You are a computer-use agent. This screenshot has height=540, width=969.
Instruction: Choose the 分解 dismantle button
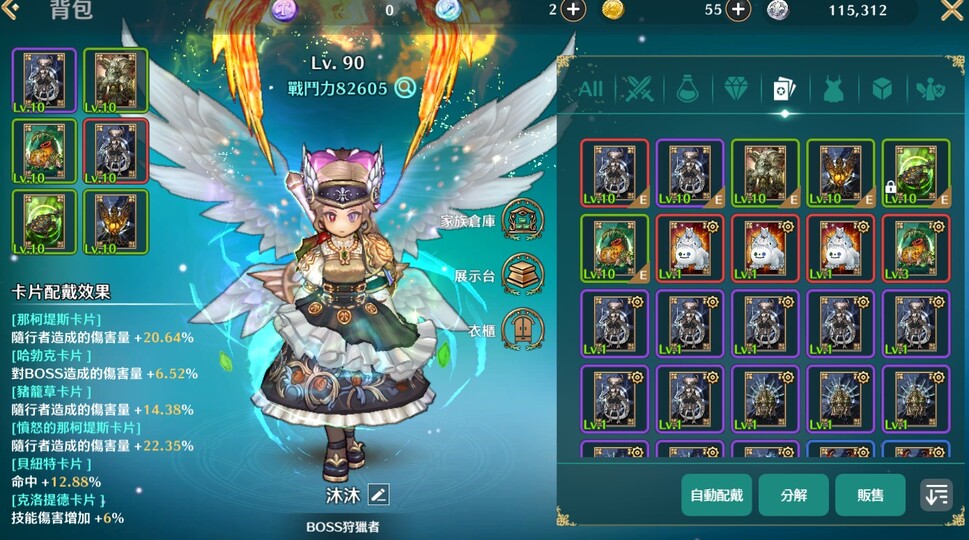(x=793, y=495)
